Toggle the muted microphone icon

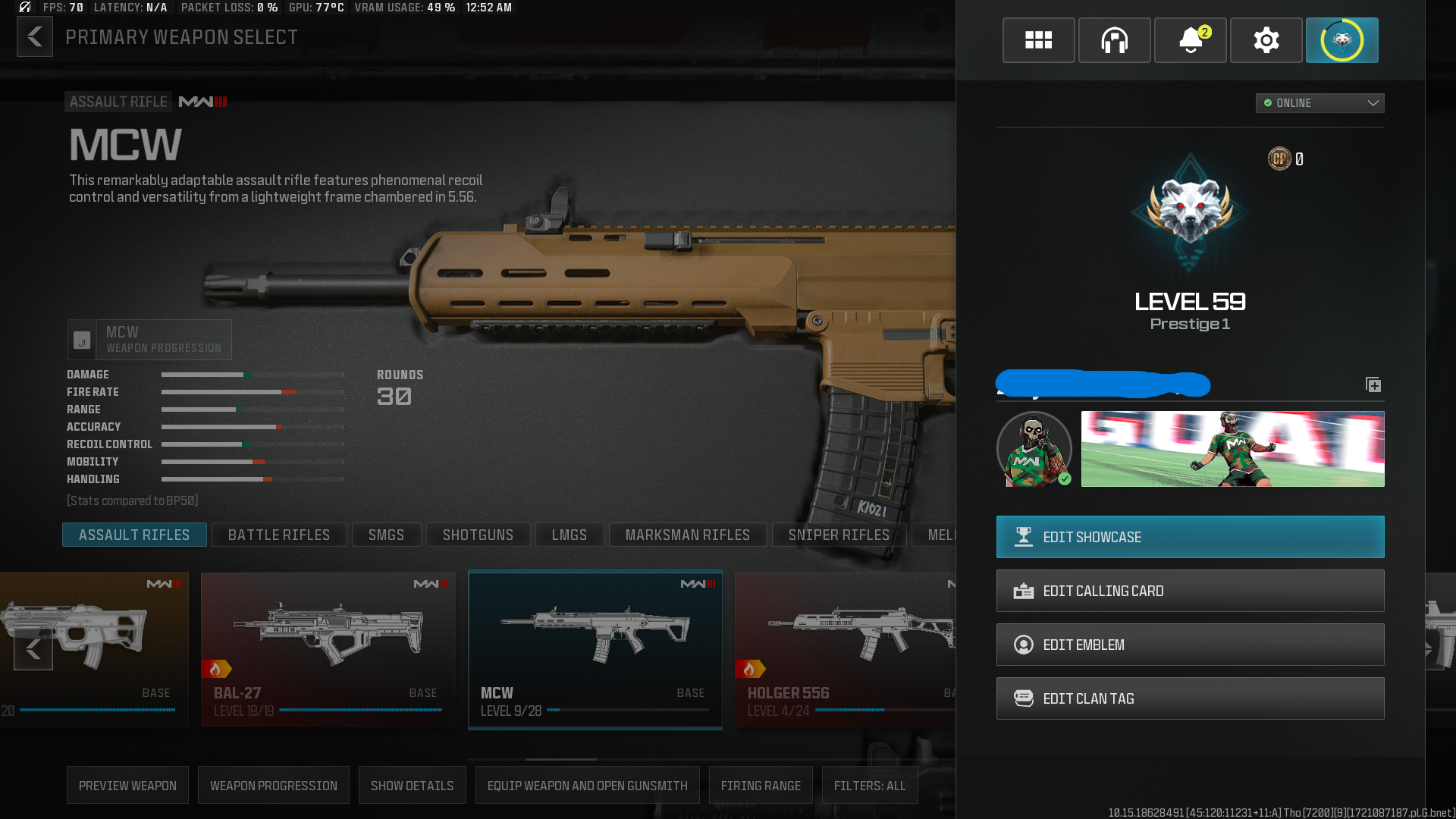(24, 8)
